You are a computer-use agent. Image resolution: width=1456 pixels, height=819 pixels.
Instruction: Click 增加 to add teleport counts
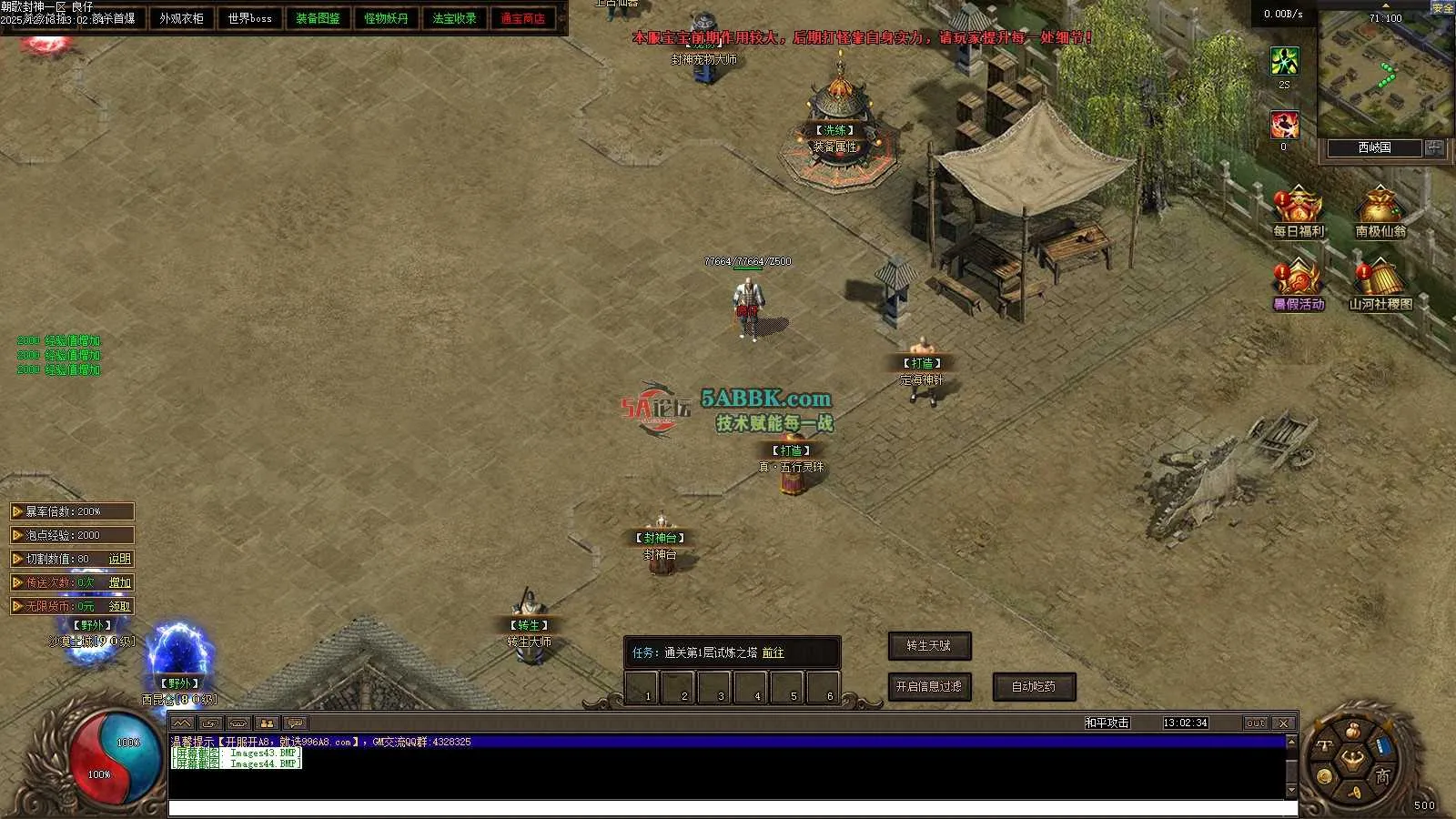(119, 582)
